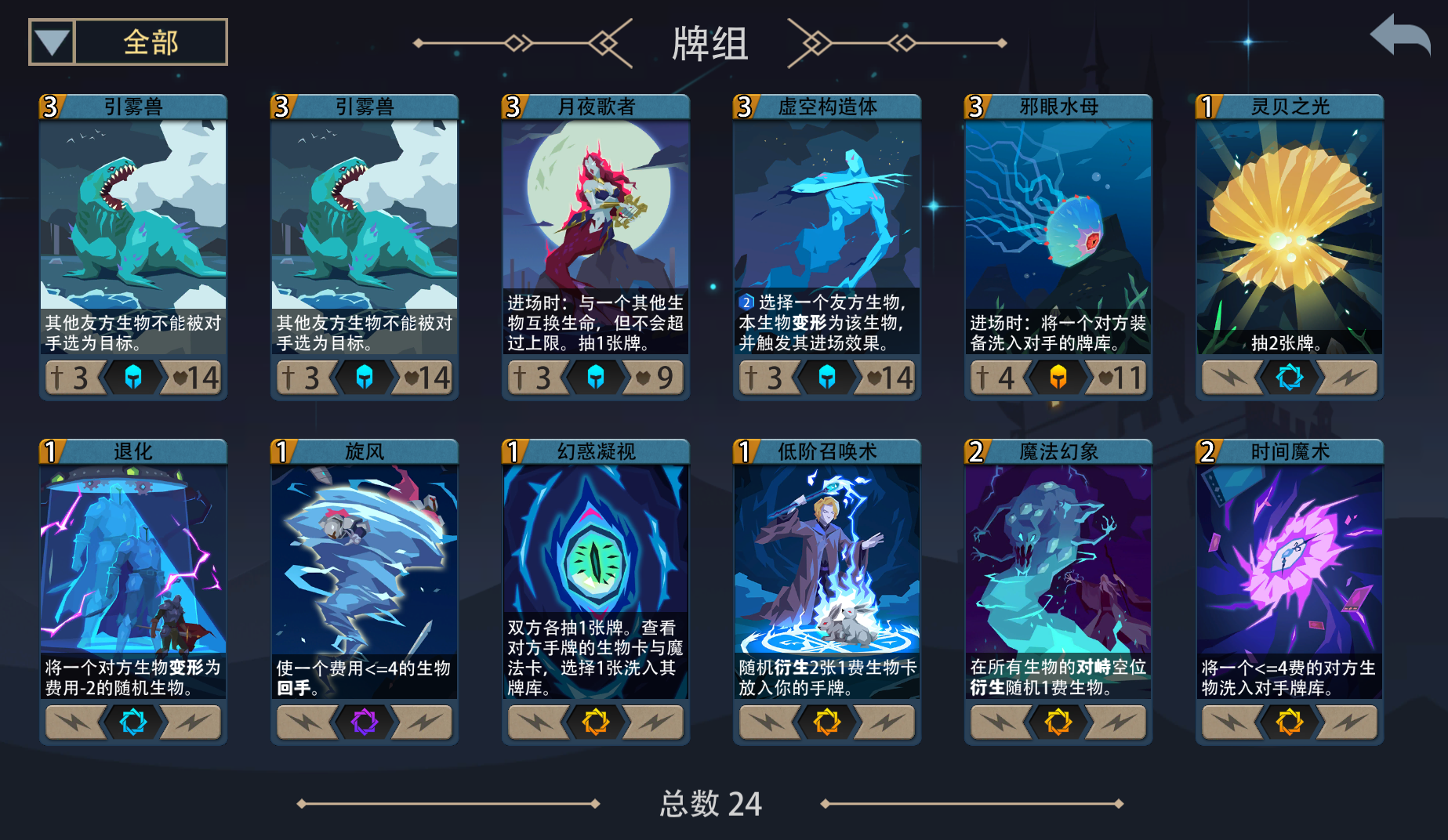Click the orange cycle icon on 幻惑凝视

[x=595, y=722]
